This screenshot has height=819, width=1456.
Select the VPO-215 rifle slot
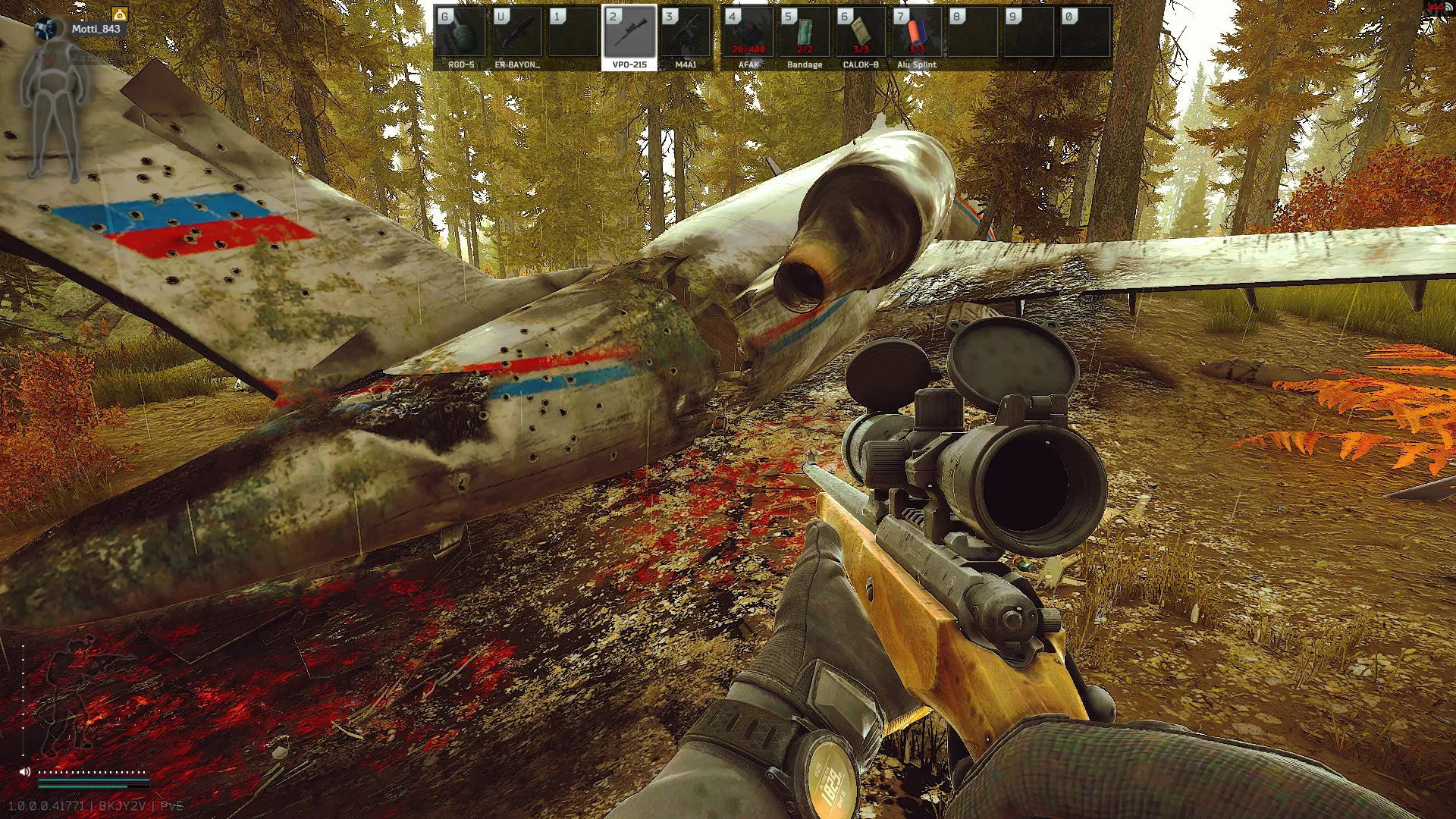(629, 37)
